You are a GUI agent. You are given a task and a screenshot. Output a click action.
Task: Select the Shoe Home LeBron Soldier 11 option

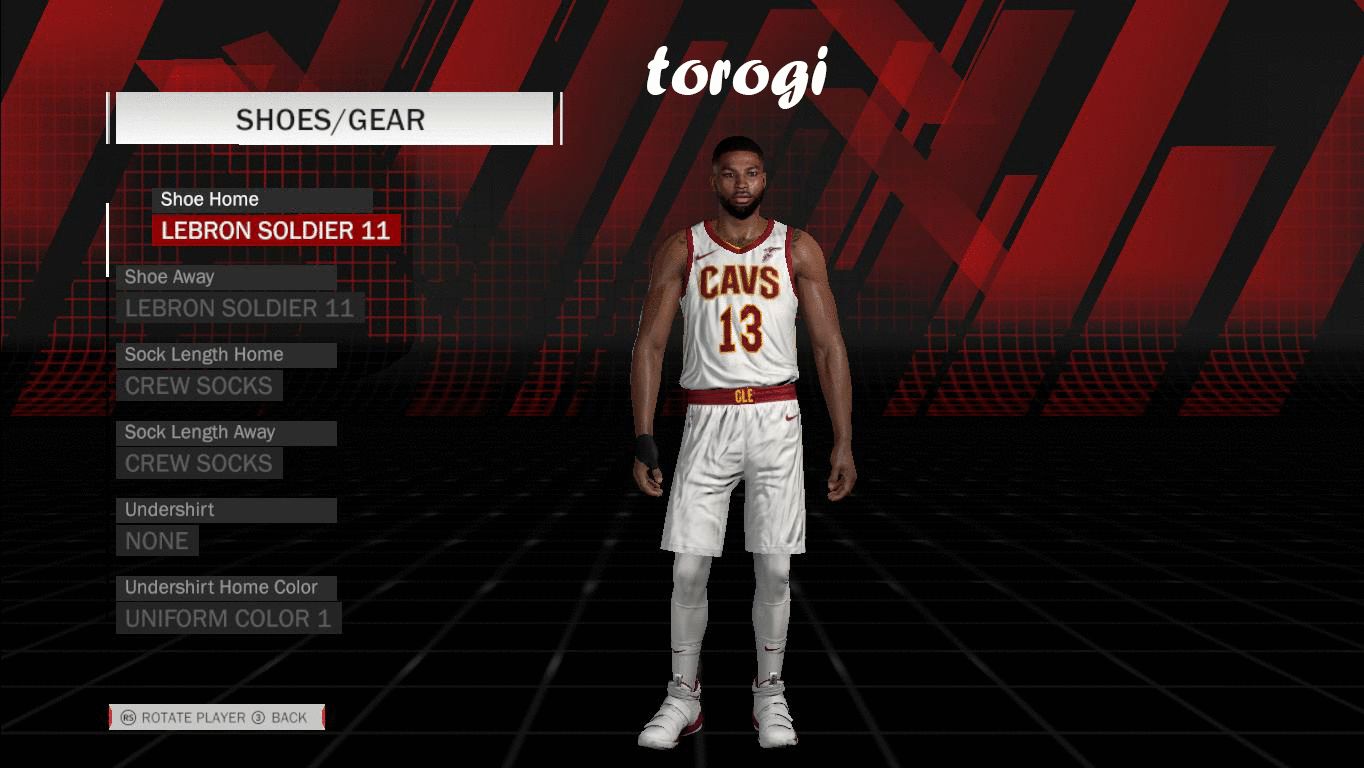[276, 231]
